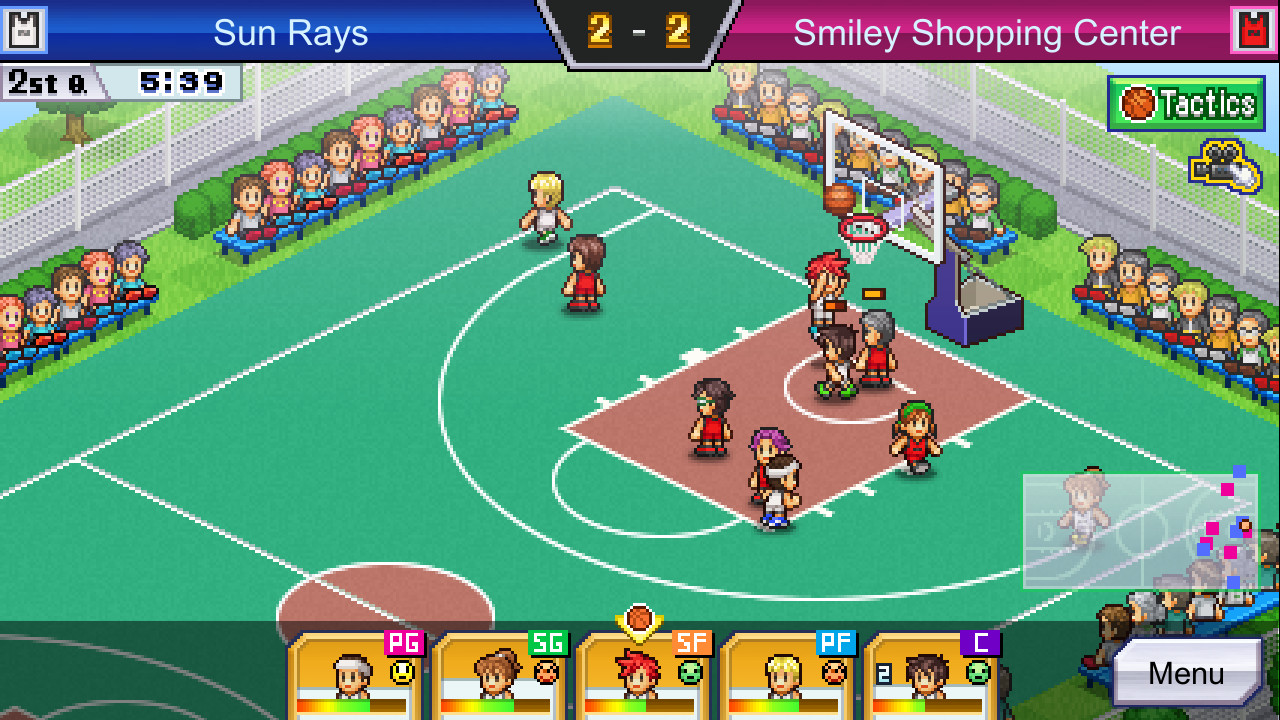This screenshot has width=1280, height=720.
Task: Select the Smiley Shopping Center jersey icon
Action: pos(1254,30)
